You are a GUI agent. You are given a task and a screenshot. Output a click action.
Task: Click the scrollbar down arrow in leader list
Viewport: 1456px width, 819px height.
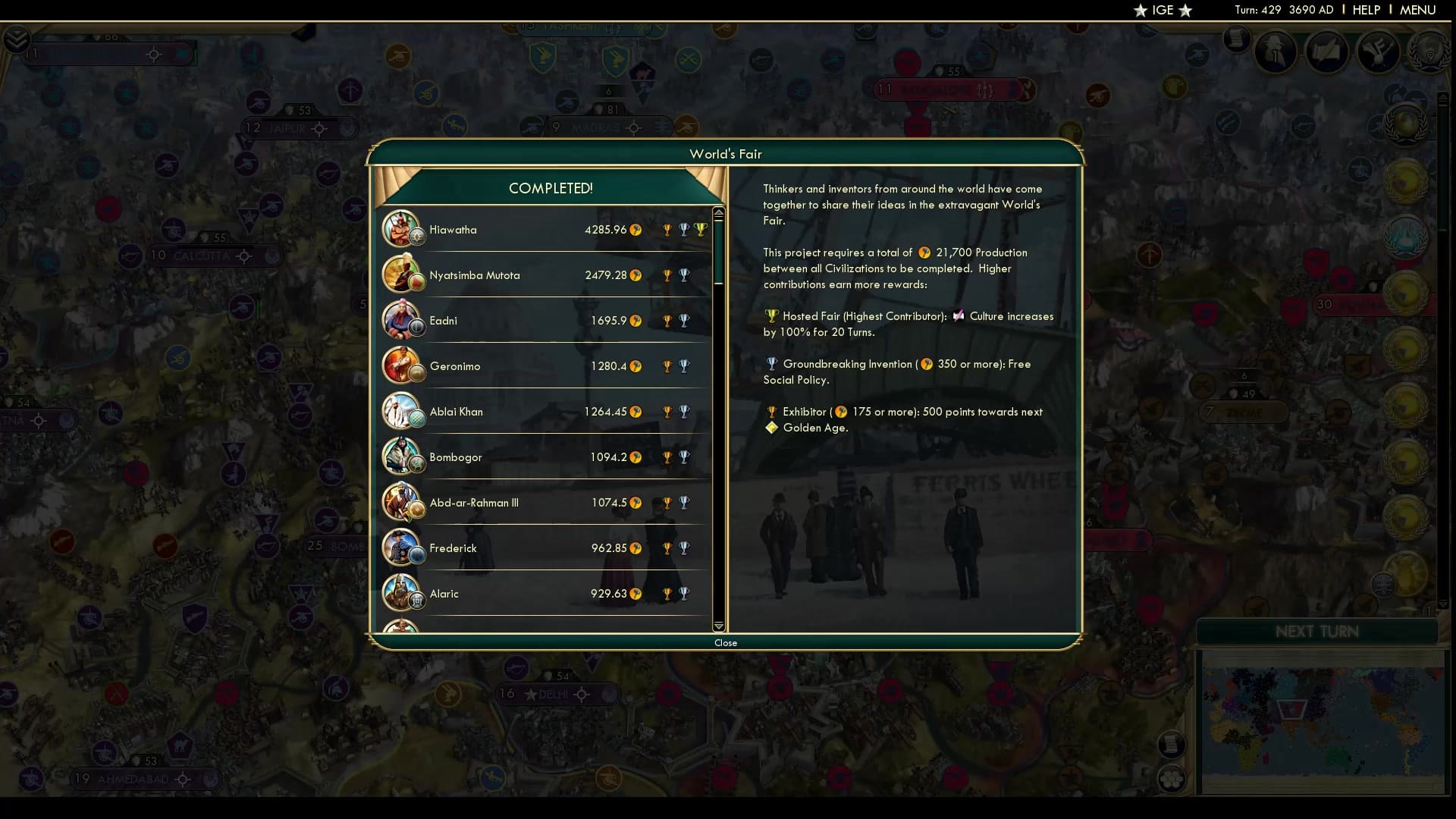tap(718, 627)
